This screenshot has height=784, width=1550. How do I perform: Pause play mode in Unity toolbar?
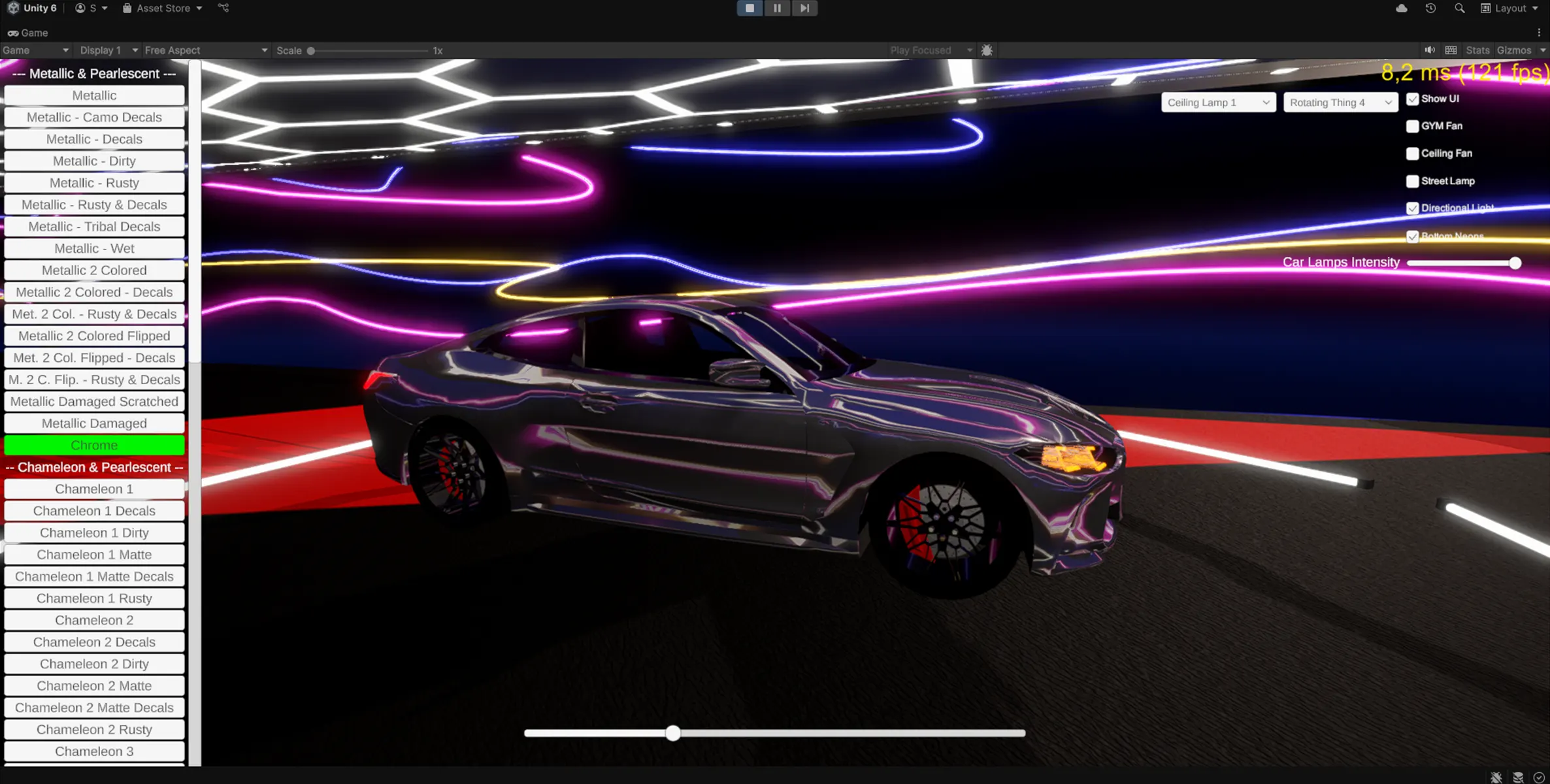pyautogui.click(x=777, y=8)
